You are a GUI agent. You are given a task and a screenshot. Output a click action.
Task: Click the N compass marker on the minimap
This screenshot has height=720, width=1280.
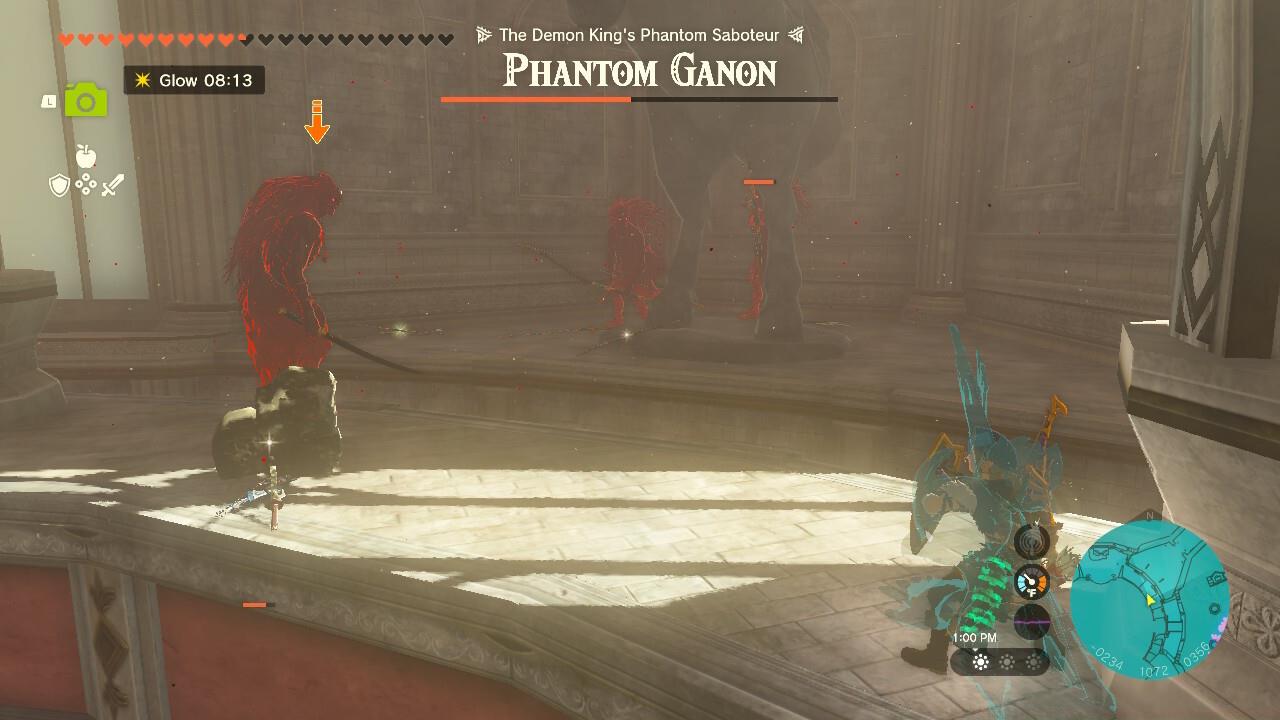pyautogui.click(x=1150, y=515)
